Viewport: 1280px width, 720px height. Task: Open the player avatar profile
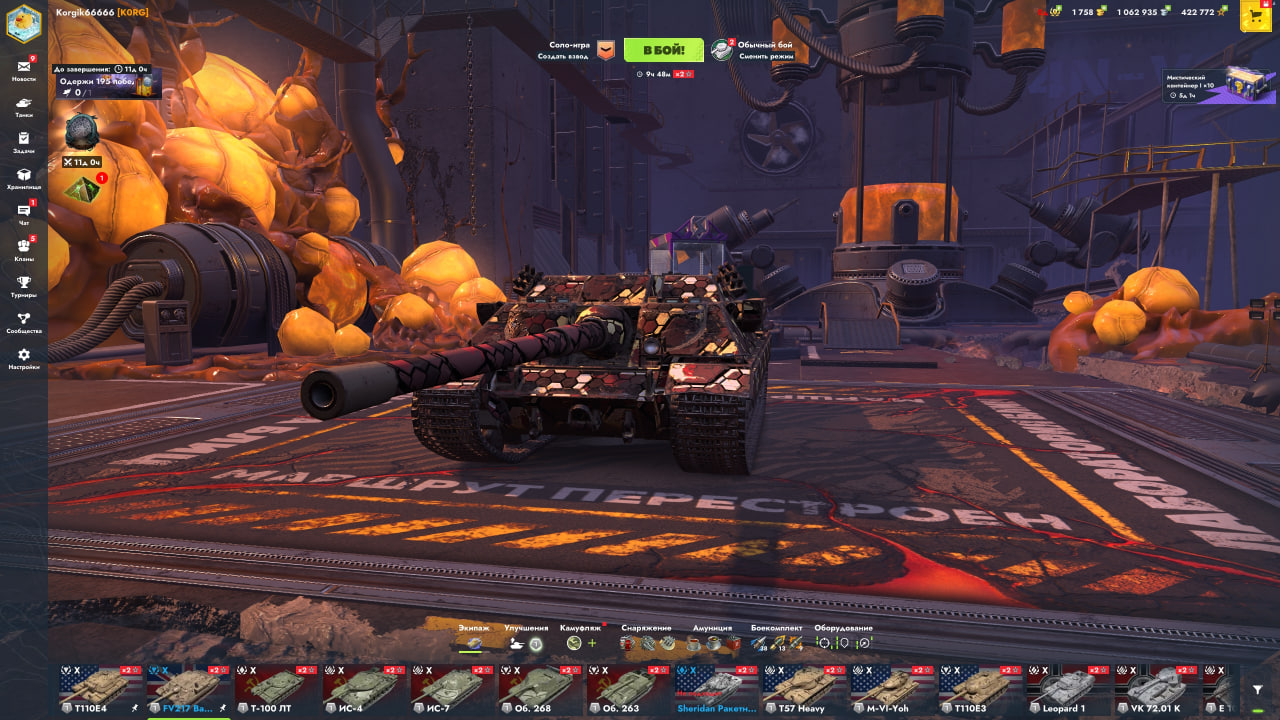24,22
